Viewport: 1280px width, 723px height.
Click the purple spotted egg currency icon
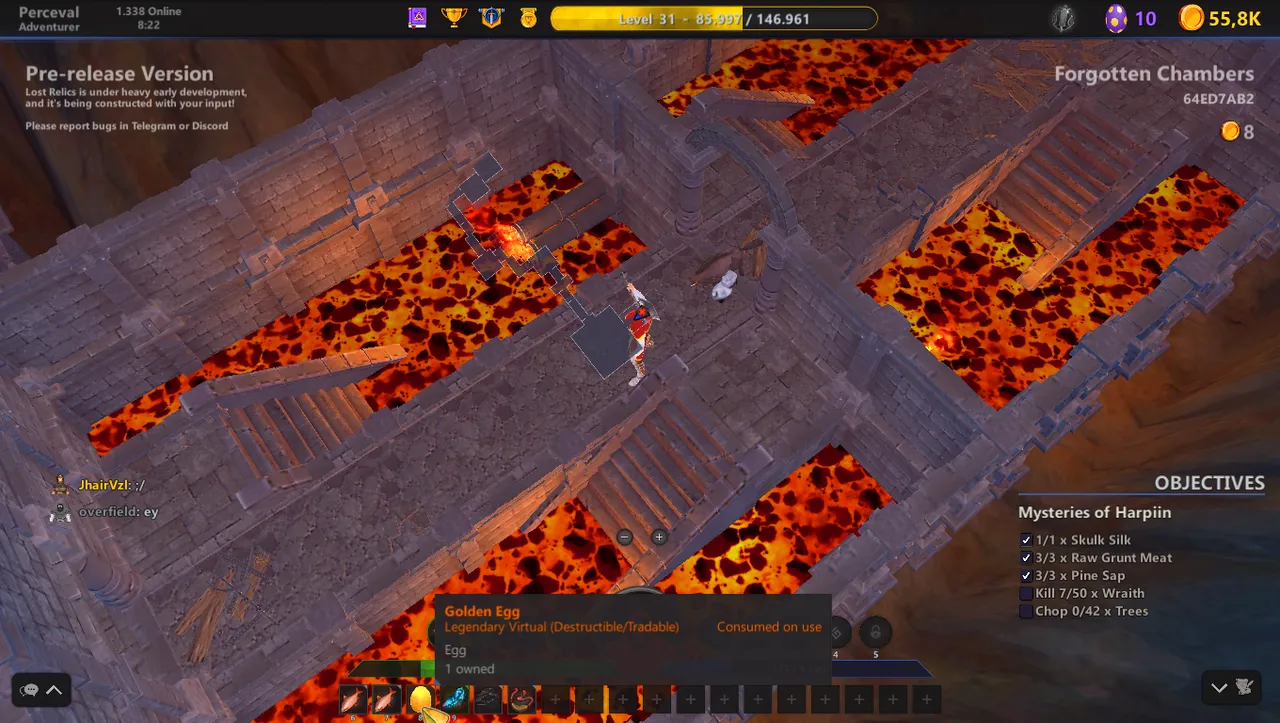click(x=1116, y=18)
